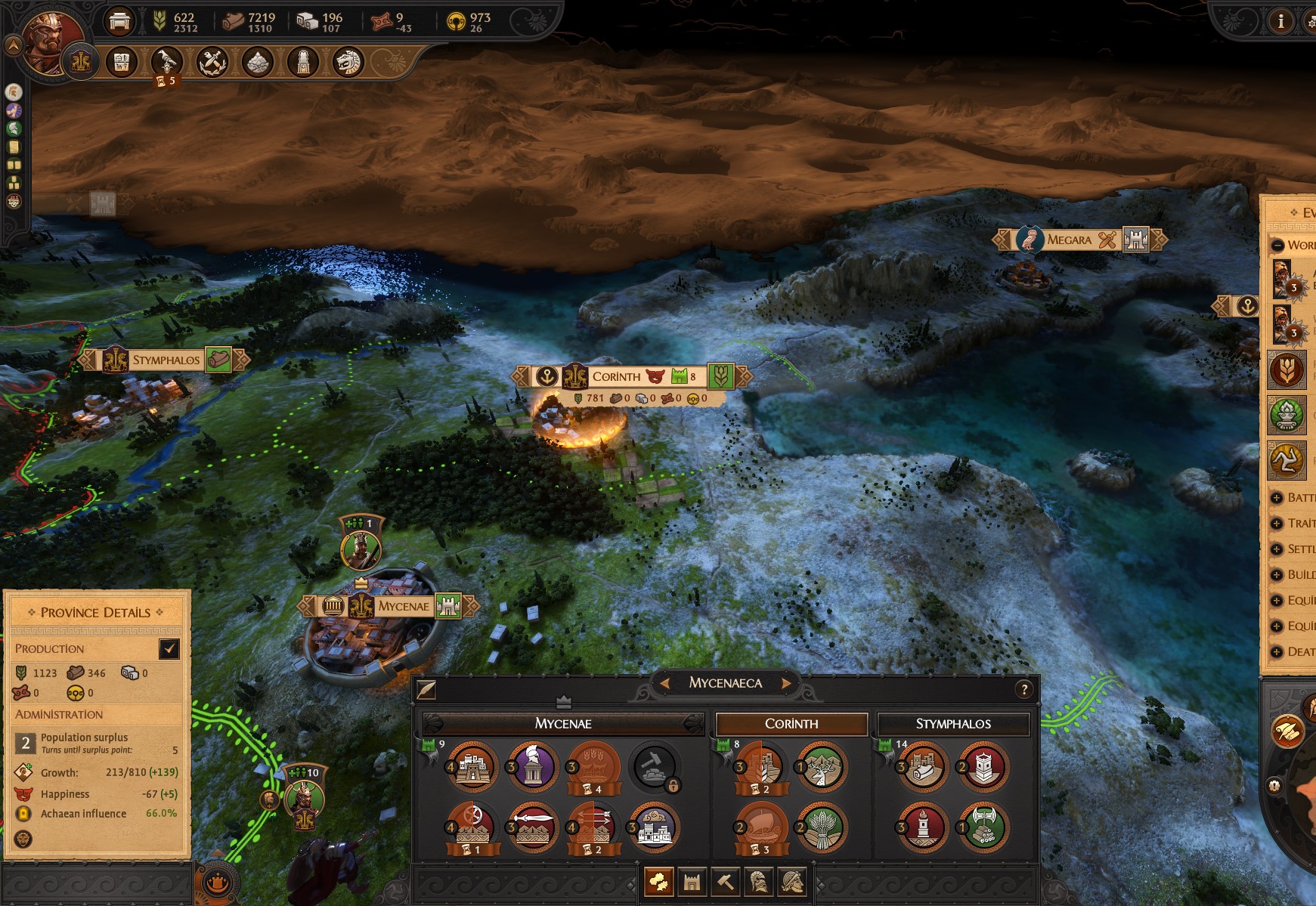The image size is (1316, 906).
Task: Select the dove diplomacy icon
Action: [168, 63]
